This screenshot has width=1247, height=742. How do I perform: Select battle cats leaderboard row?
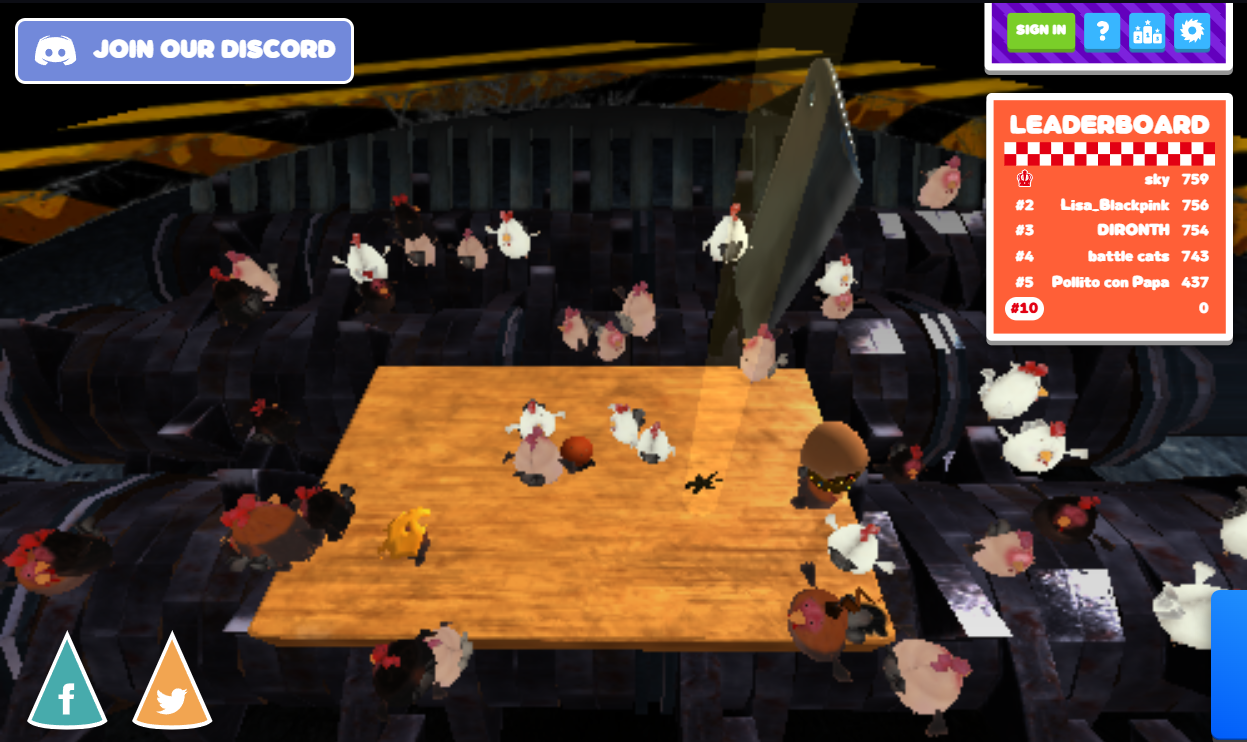coord(1110,257)
